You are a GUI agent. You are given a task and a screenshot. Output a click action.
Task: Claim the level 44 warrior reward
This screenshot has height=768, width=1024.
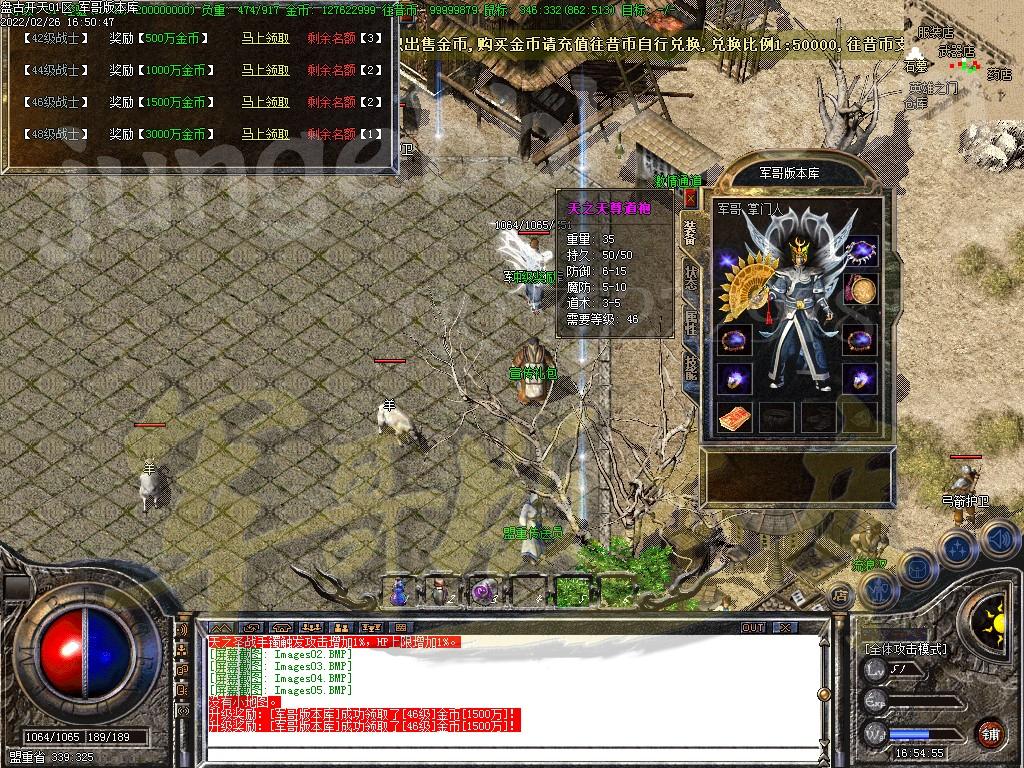point(265,71)
